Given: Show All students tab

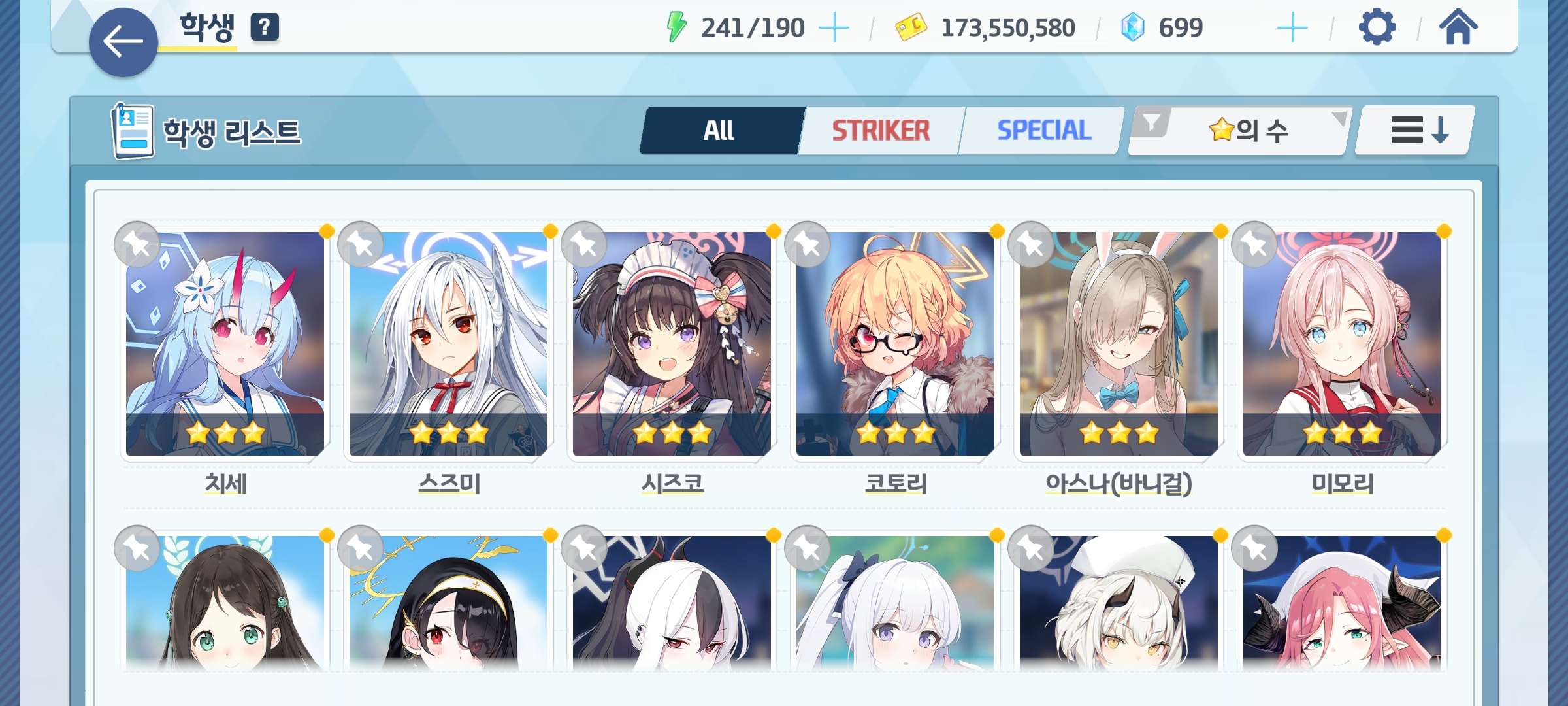Looking at the screenshot, I should (719, 131).
